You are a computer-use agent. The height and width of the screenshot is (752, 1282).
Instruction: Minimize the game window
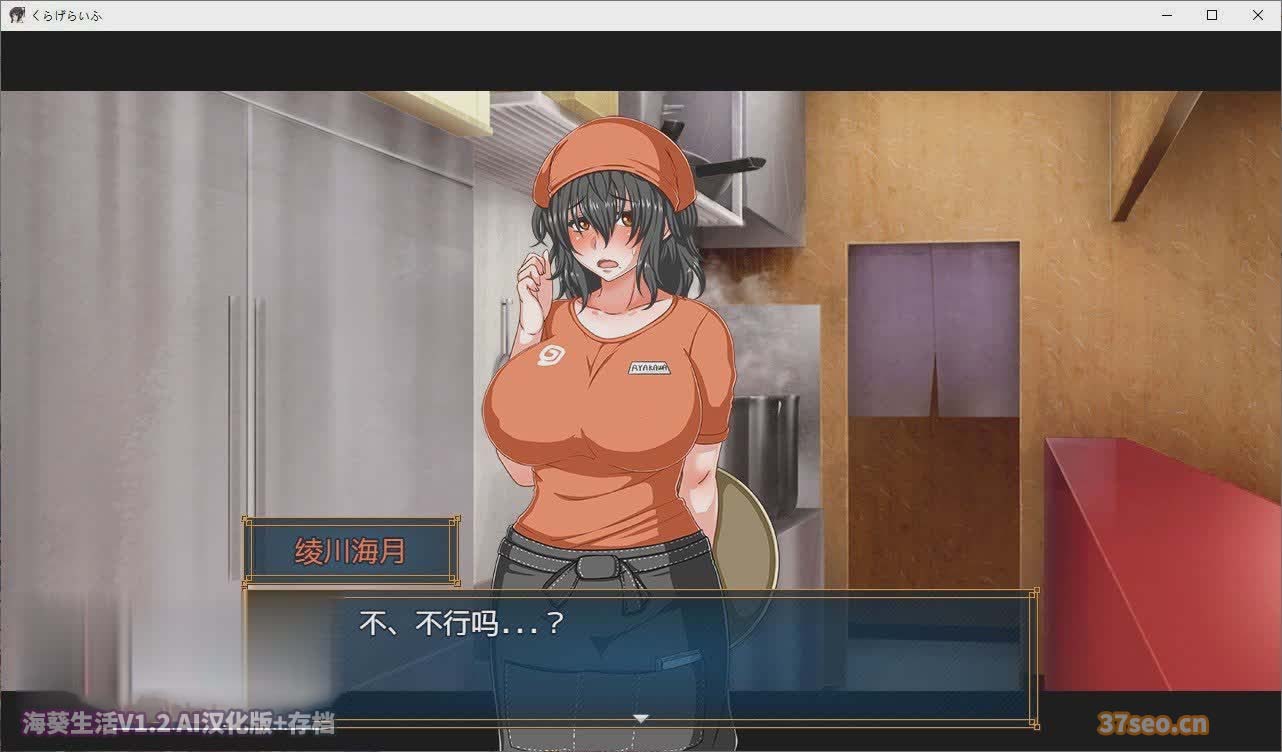[1166, 15]
